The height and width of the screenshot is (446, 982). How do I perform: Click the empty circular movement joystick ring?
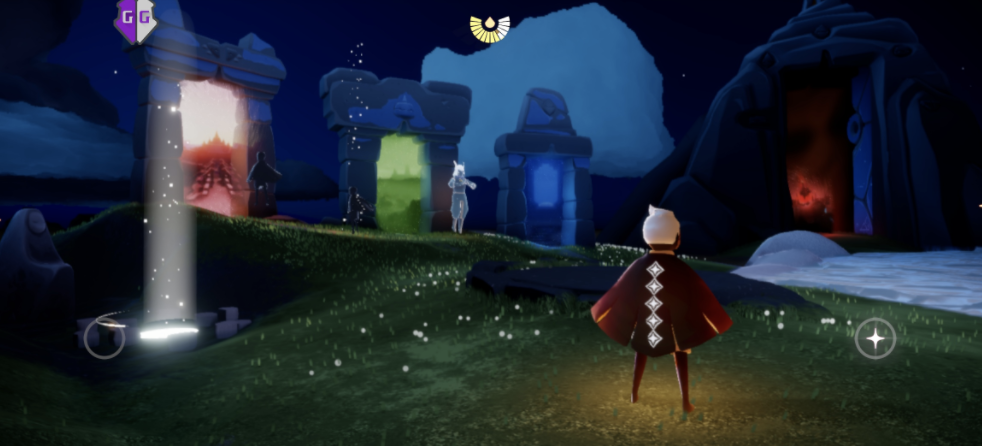104,338
